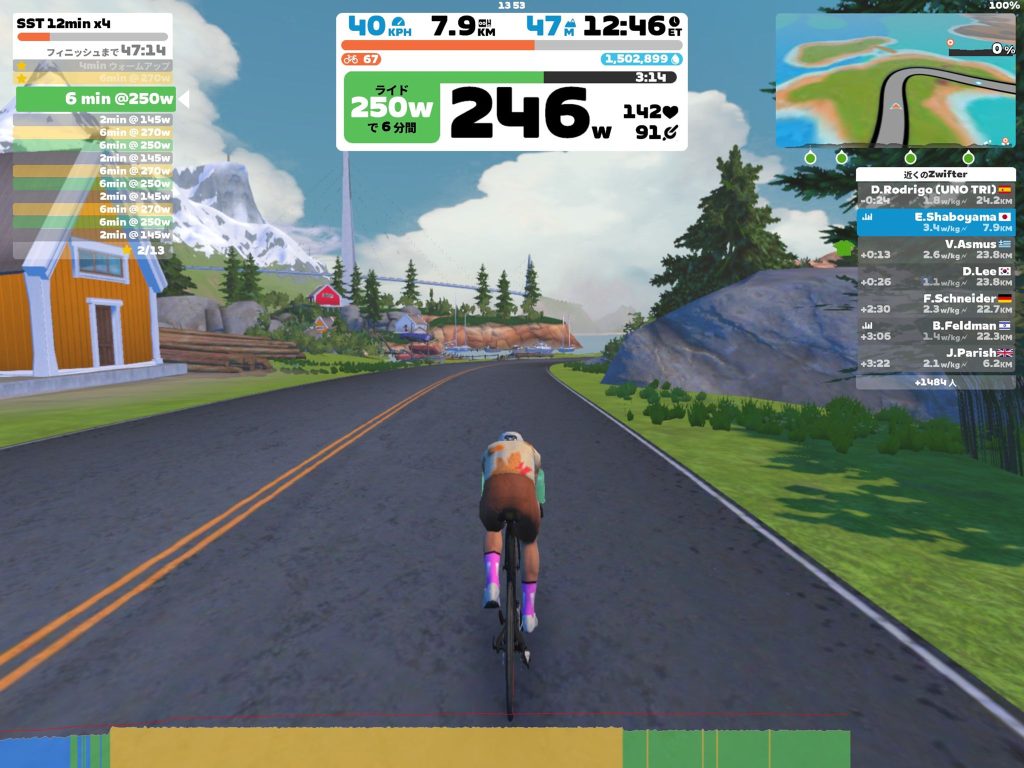Click the white arrow beside current interval
1024x768 pixels.
pyautogui.click(x=183, y=99)
